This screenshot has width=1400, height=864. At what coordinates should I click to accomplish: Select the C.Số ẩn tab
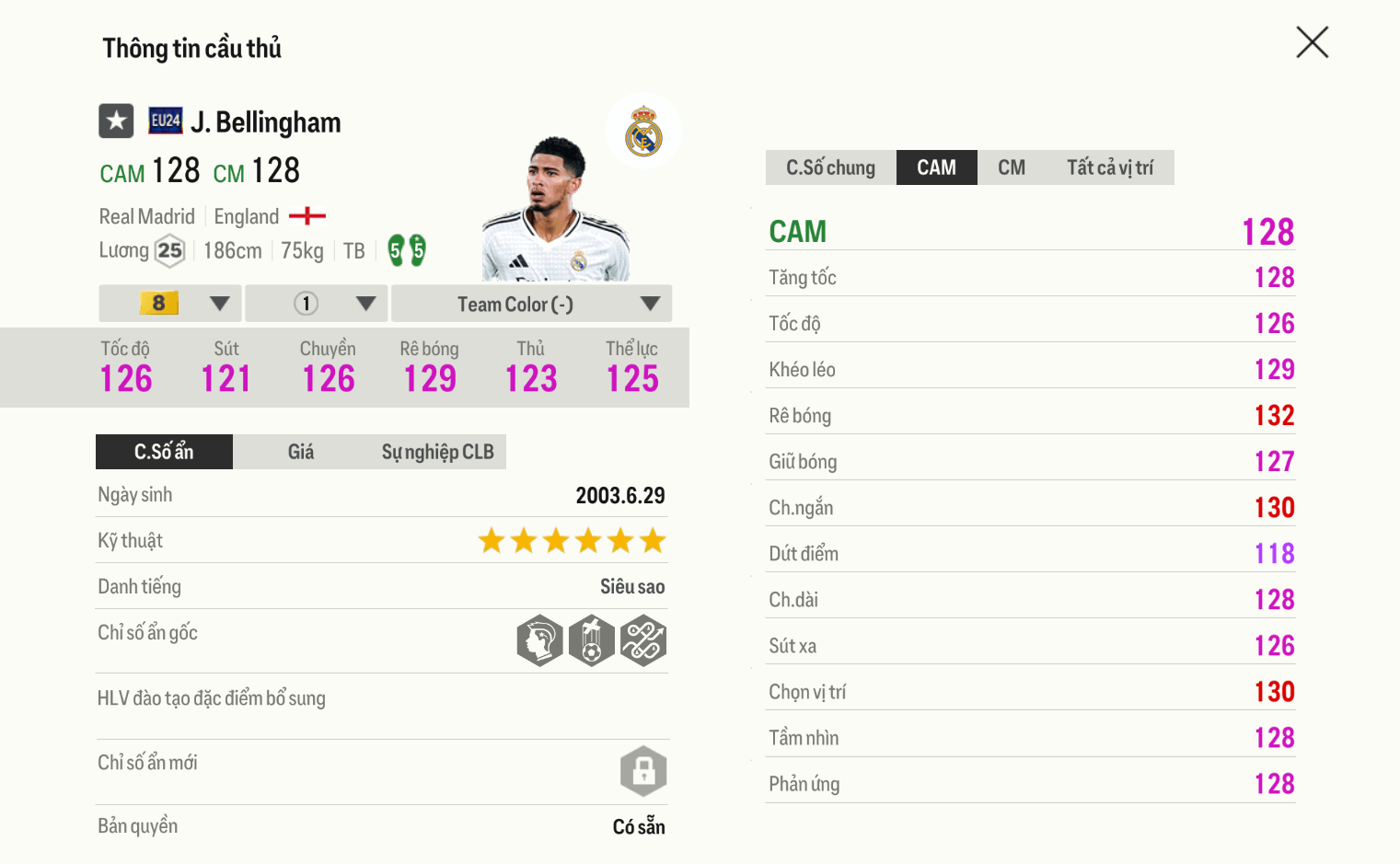pyautogui.click(x=164, y=452)
